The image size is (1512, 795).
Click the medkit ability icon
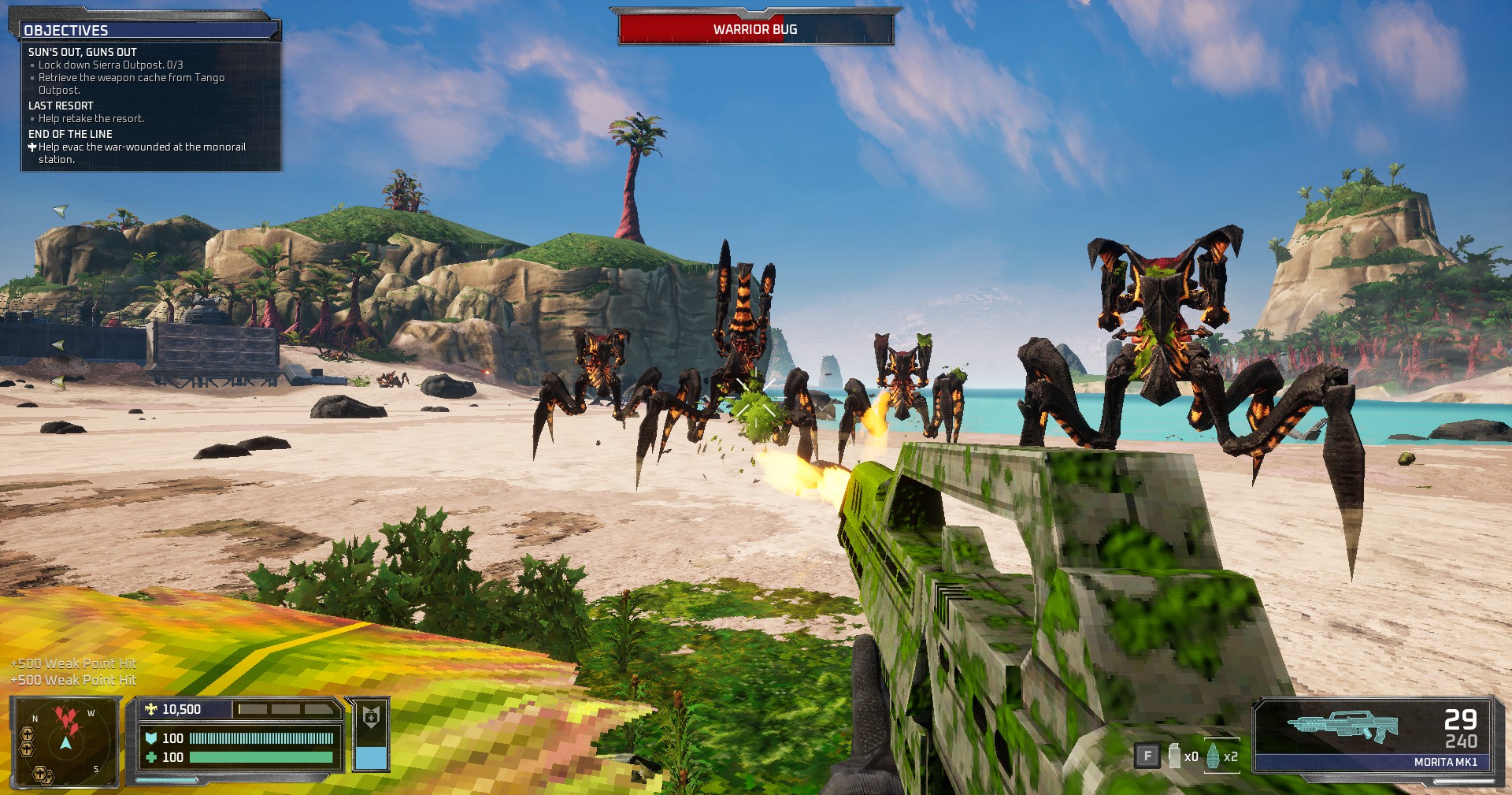[x=371, y=717]
